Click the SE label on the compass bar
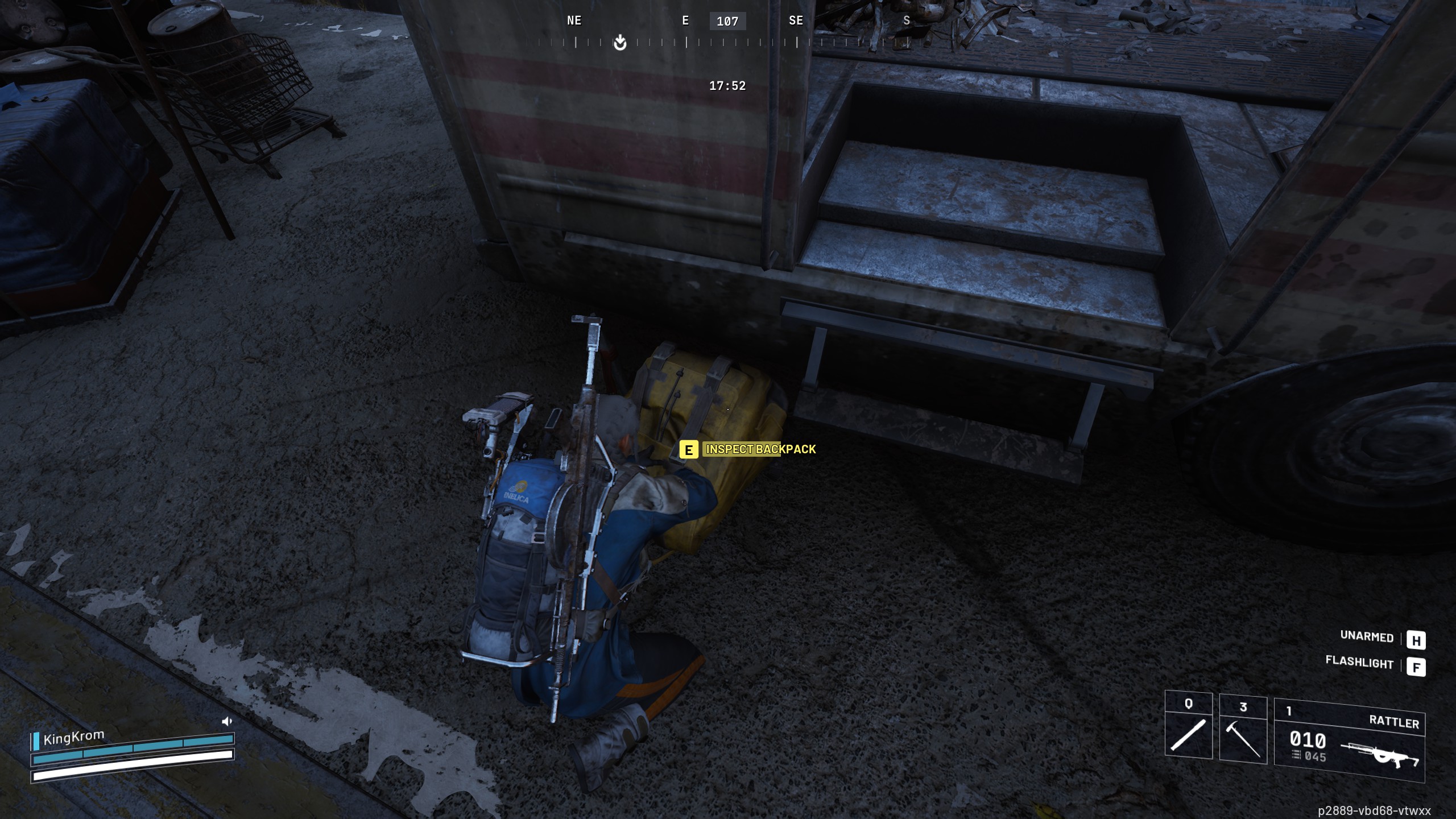Viewport: 1456px width, 819px height. [796, 21]
